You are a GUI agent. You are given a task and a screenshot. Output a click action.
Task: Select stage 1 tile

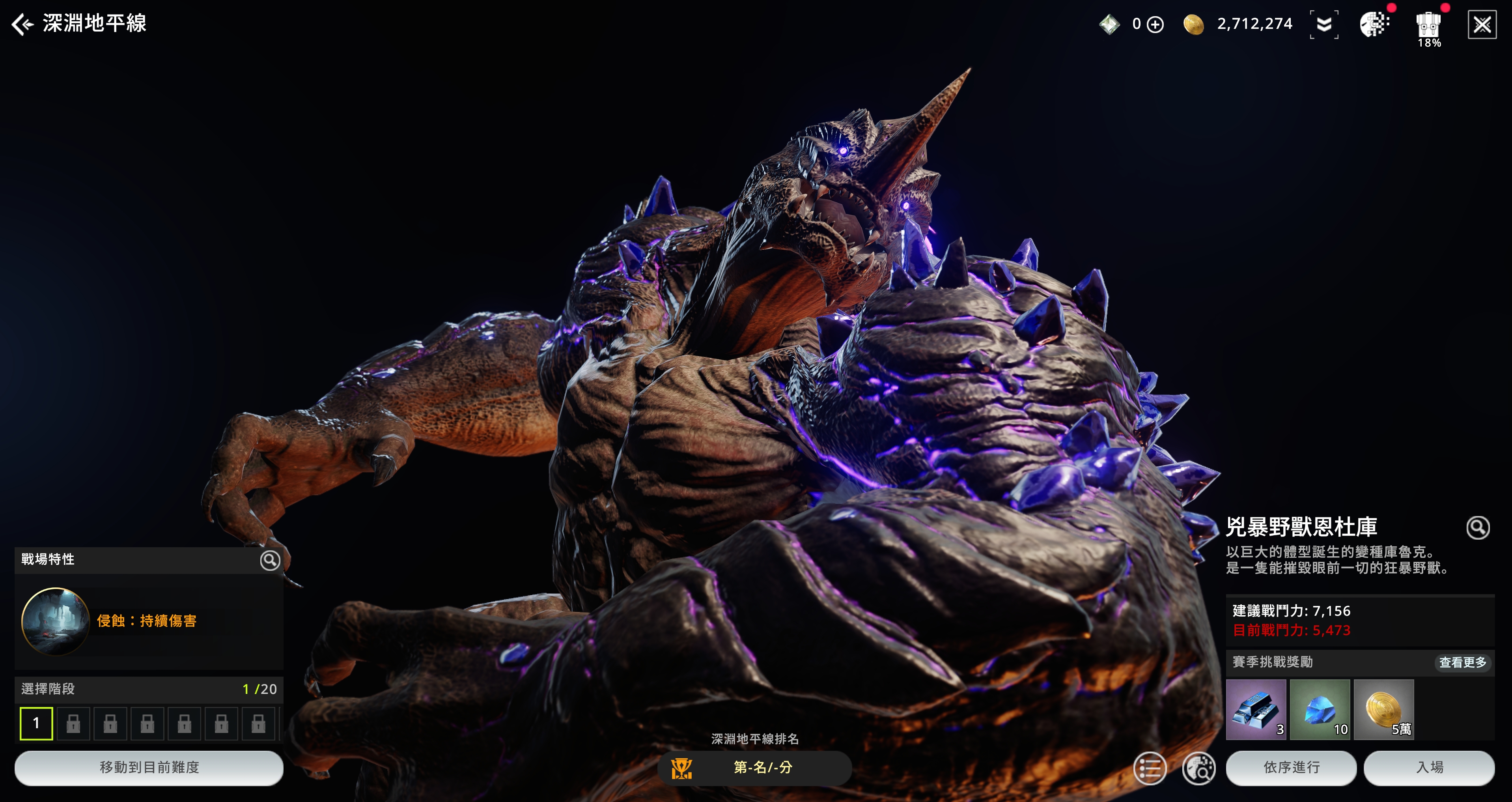click(36, 723)
